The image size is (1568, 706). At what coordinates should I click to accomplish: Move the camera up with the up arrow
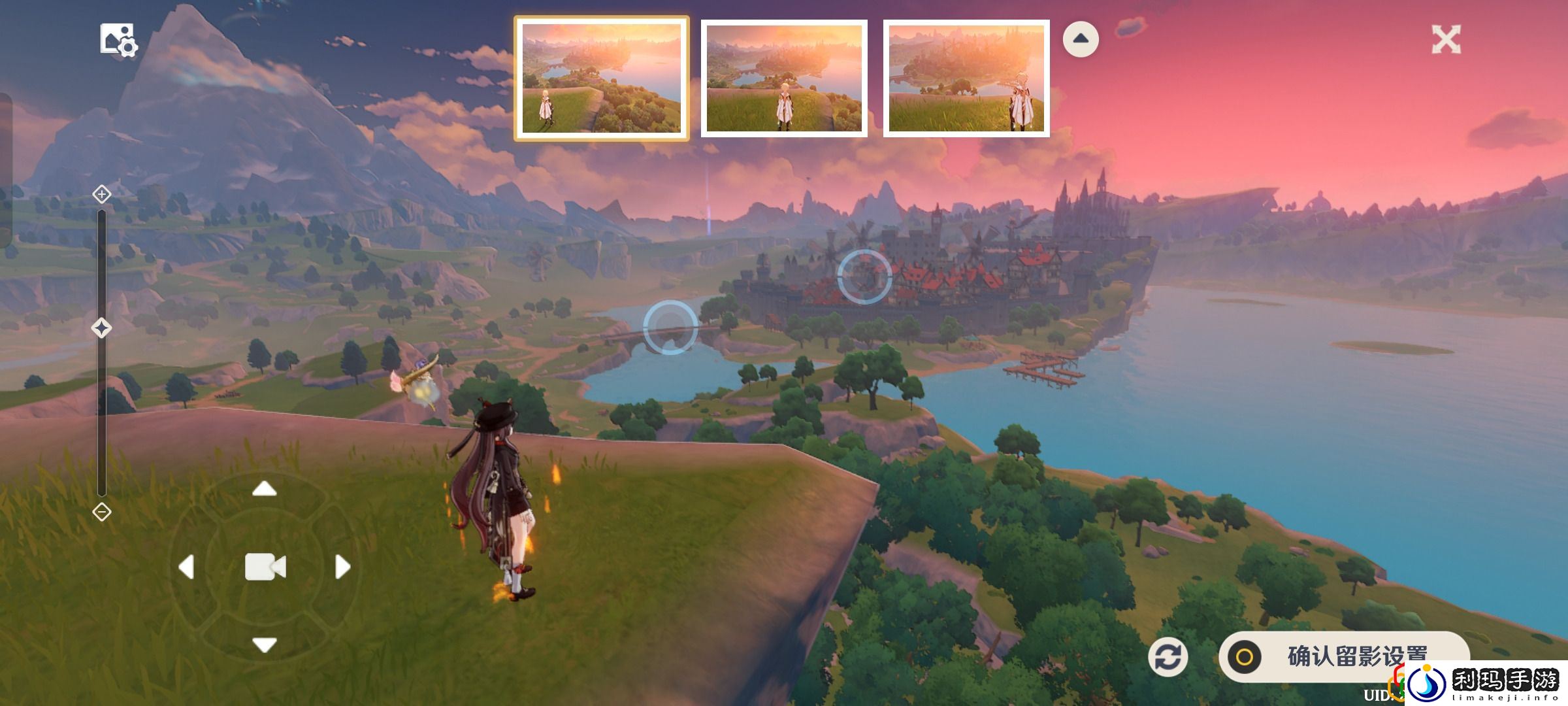(x=265, y=489)
